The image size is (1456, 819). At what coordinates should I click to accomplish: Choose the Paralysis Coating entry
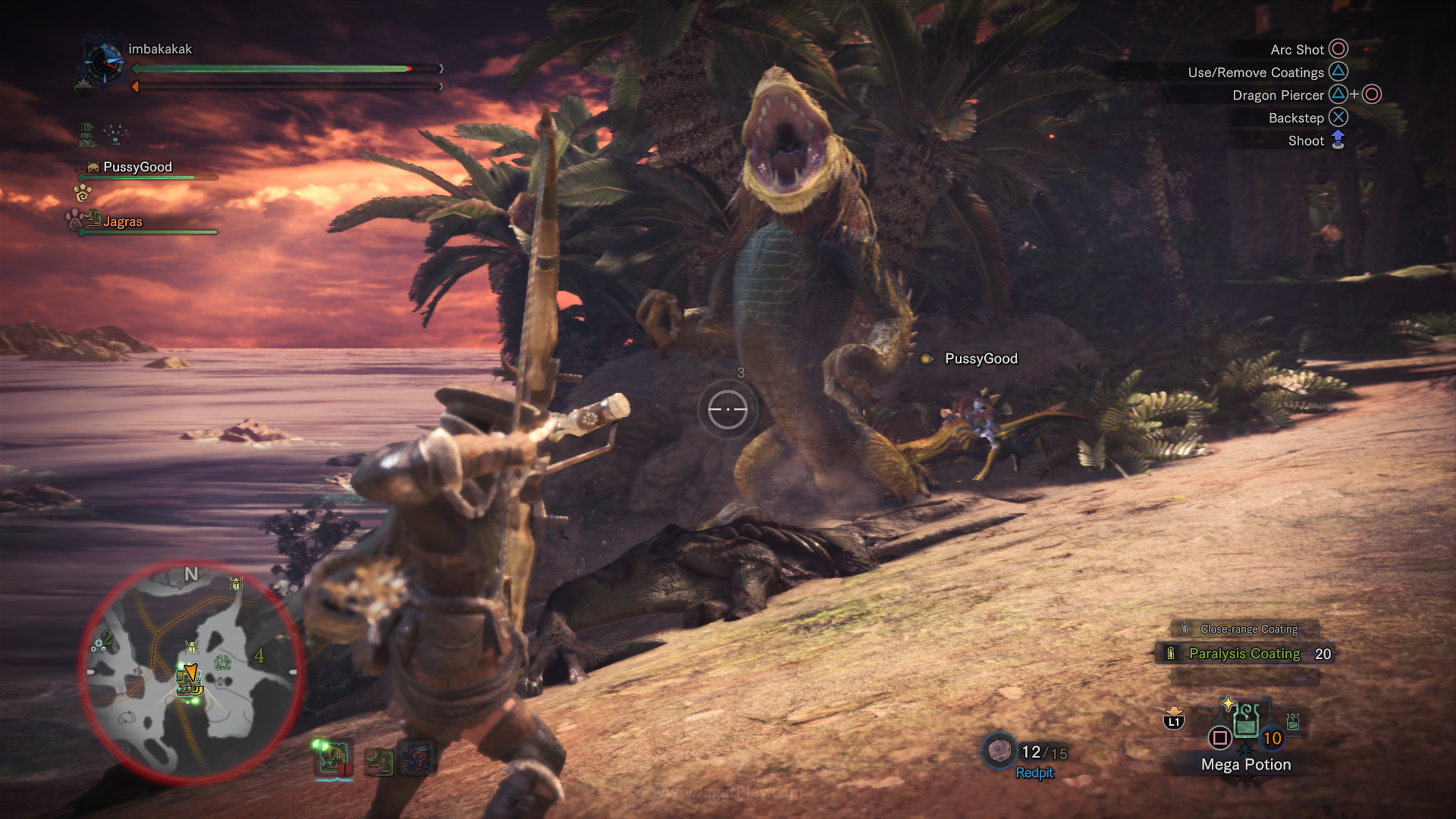[x=1244, y=654]
